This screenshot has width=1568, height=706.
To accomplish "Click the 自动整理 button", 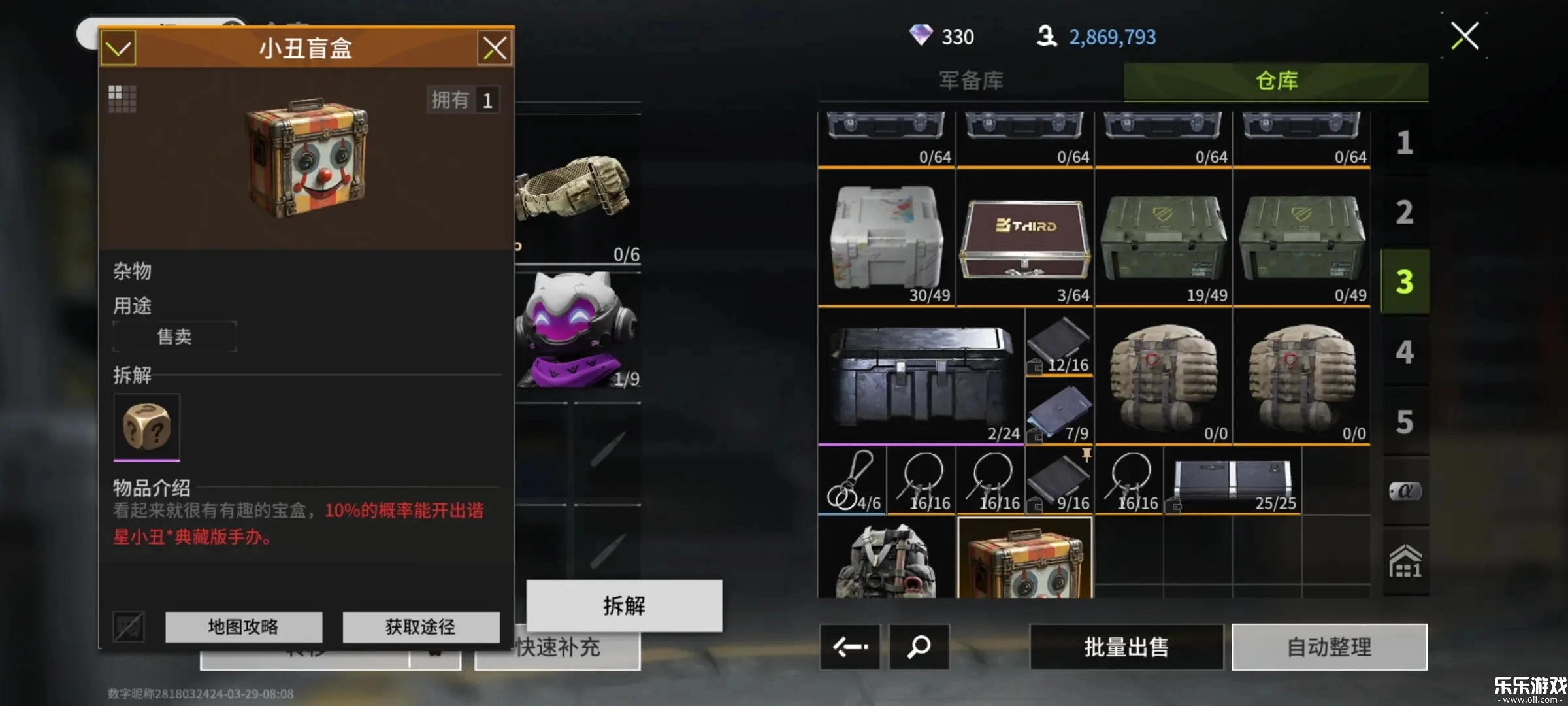I will point(1331,648).
